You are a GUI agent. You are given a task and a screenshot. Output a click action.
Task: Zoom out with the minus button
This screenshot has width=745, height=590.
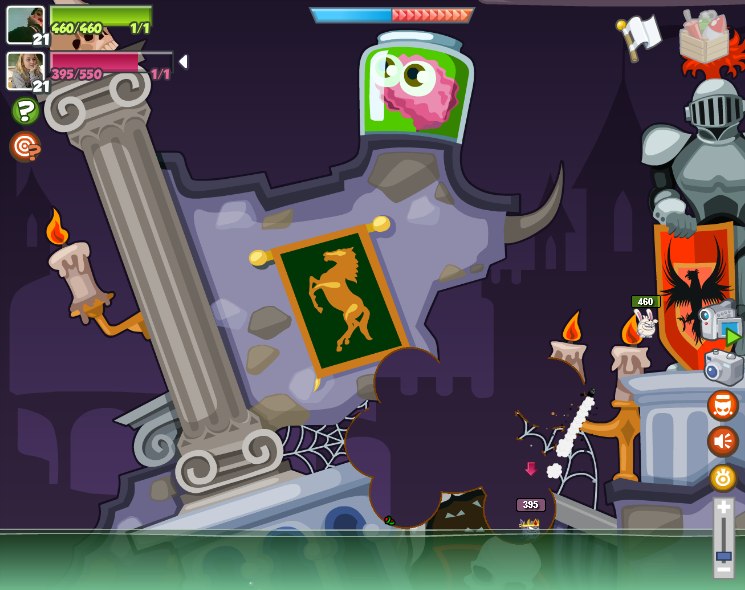point(723,571)
